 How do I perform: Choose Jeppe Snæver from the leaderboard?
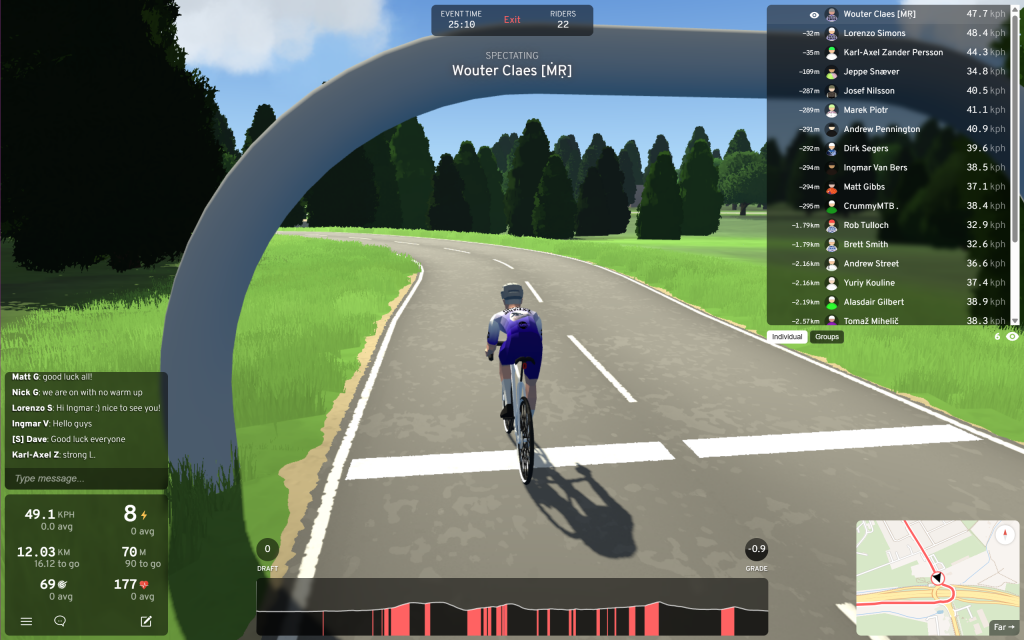click(871, 72)
